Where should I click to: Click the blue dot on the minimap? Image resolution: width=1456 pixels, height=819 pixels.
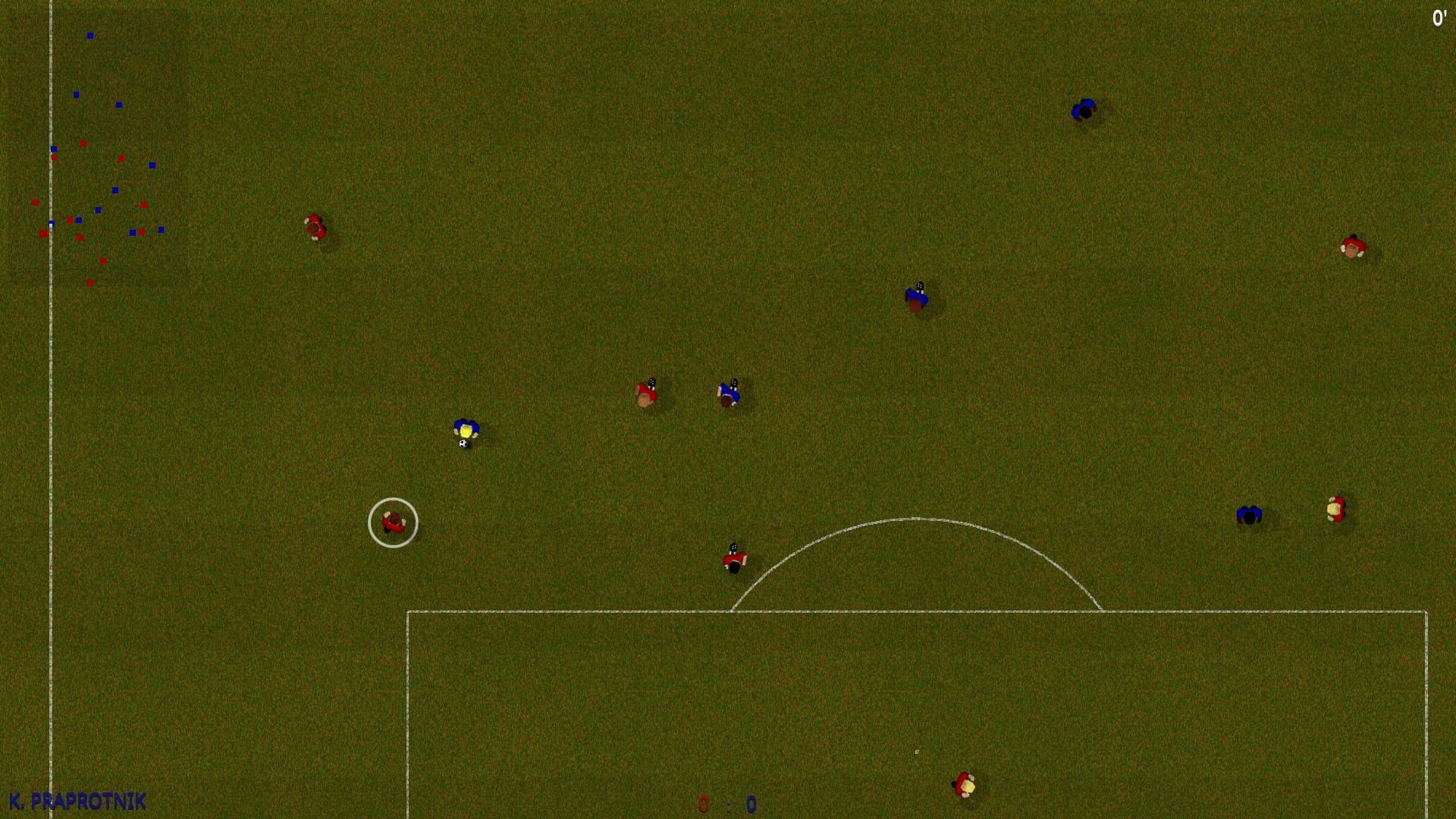89,33
